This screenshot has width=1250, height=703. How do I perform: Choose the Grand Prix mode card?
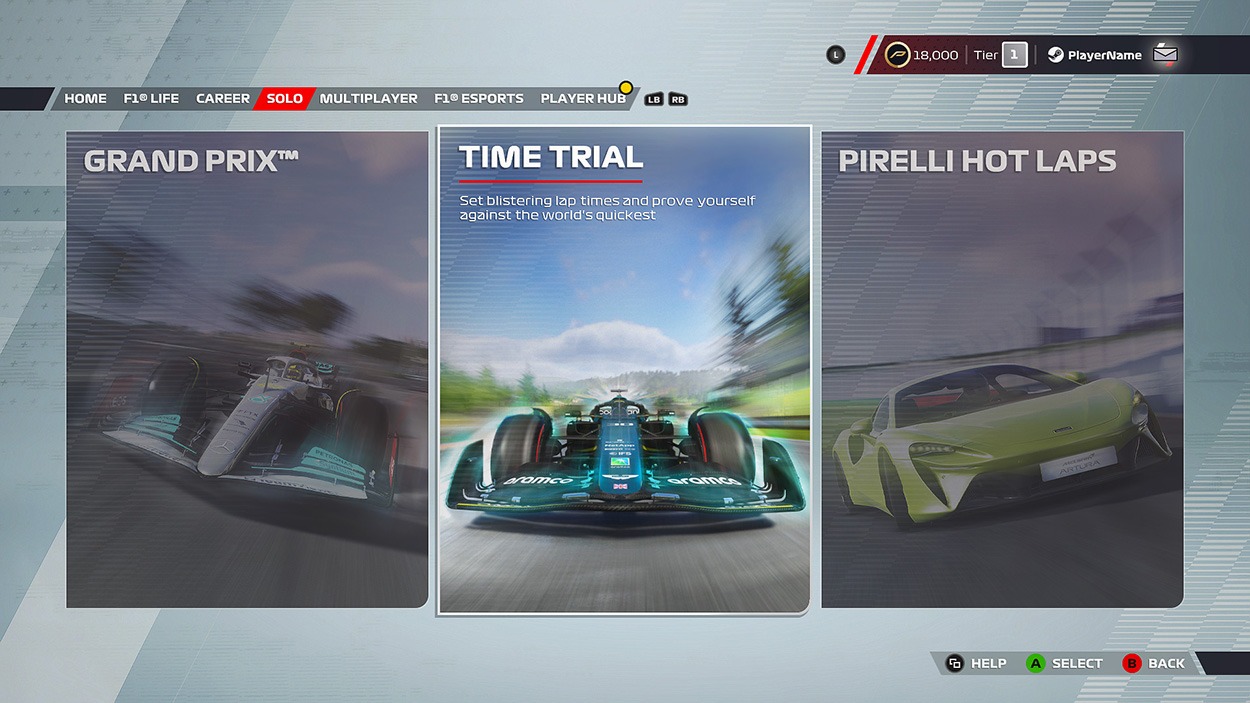tap(247, 369)
